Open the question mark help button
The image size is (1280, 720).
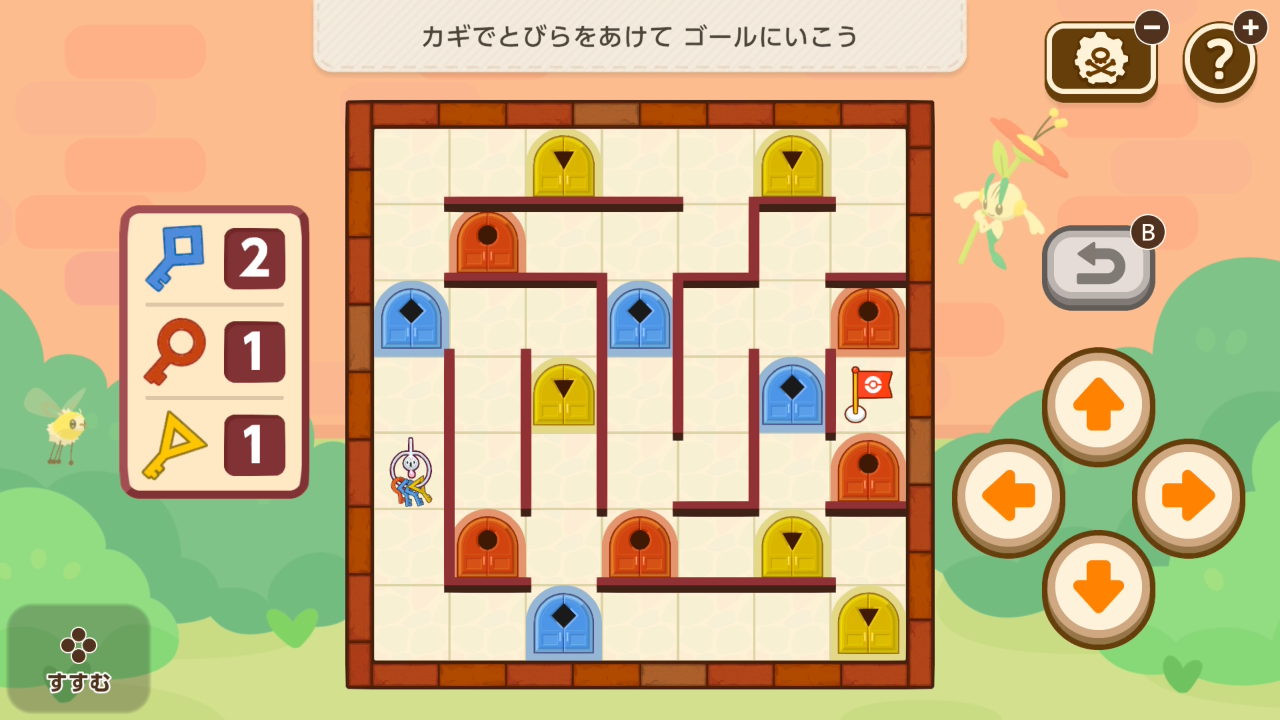[x=1219, y=60]
